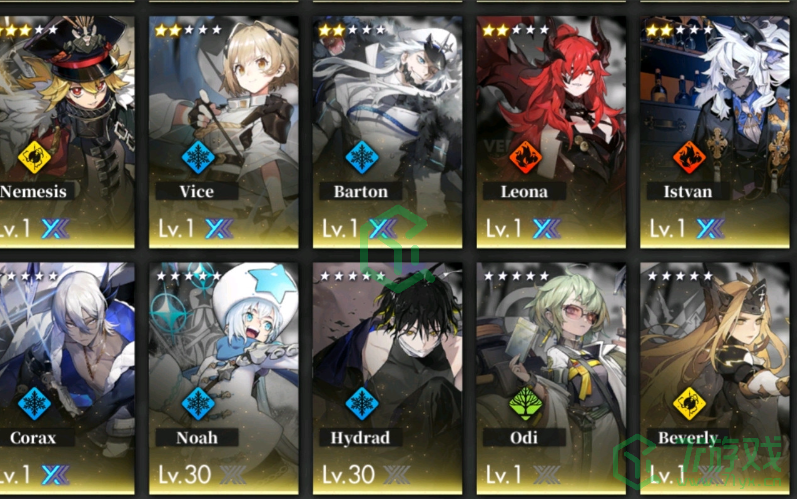
Task: Choose the Vice character card
Action: 223,130
